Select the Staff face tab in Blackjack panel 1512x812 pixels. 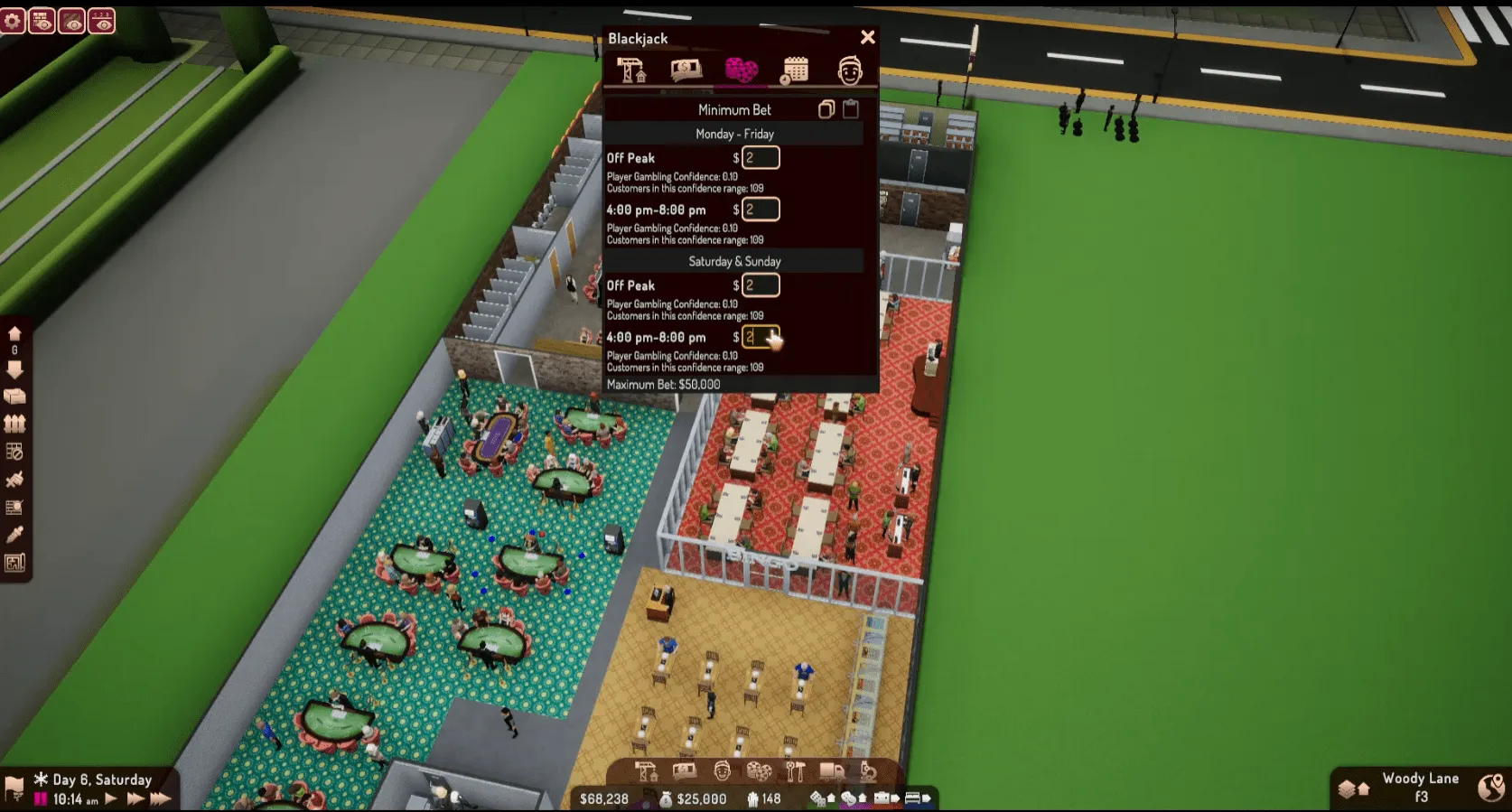coord(850,70)
